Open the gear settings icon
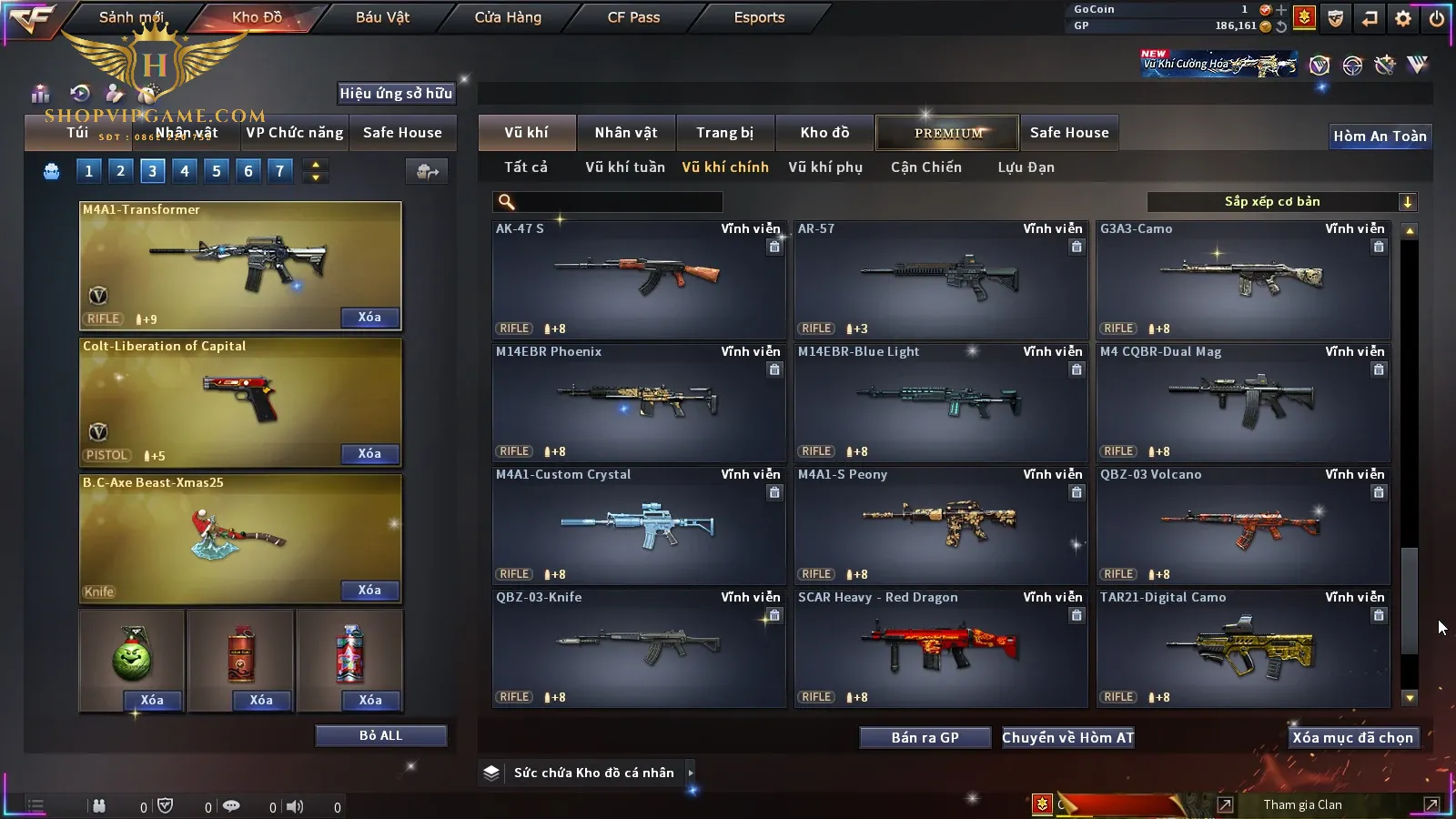The width and height of the screenshot is (1456, 819). point(1403,18)
